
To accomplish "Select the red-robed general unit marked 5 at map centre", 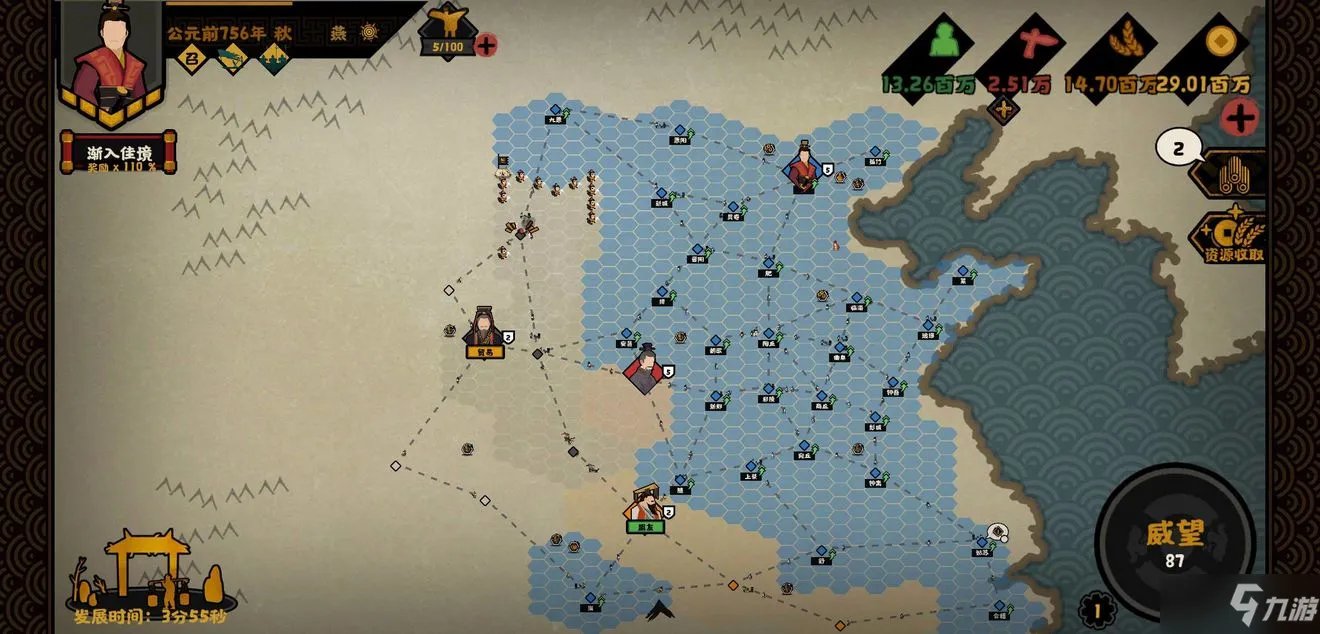I will tap(645, 366).
